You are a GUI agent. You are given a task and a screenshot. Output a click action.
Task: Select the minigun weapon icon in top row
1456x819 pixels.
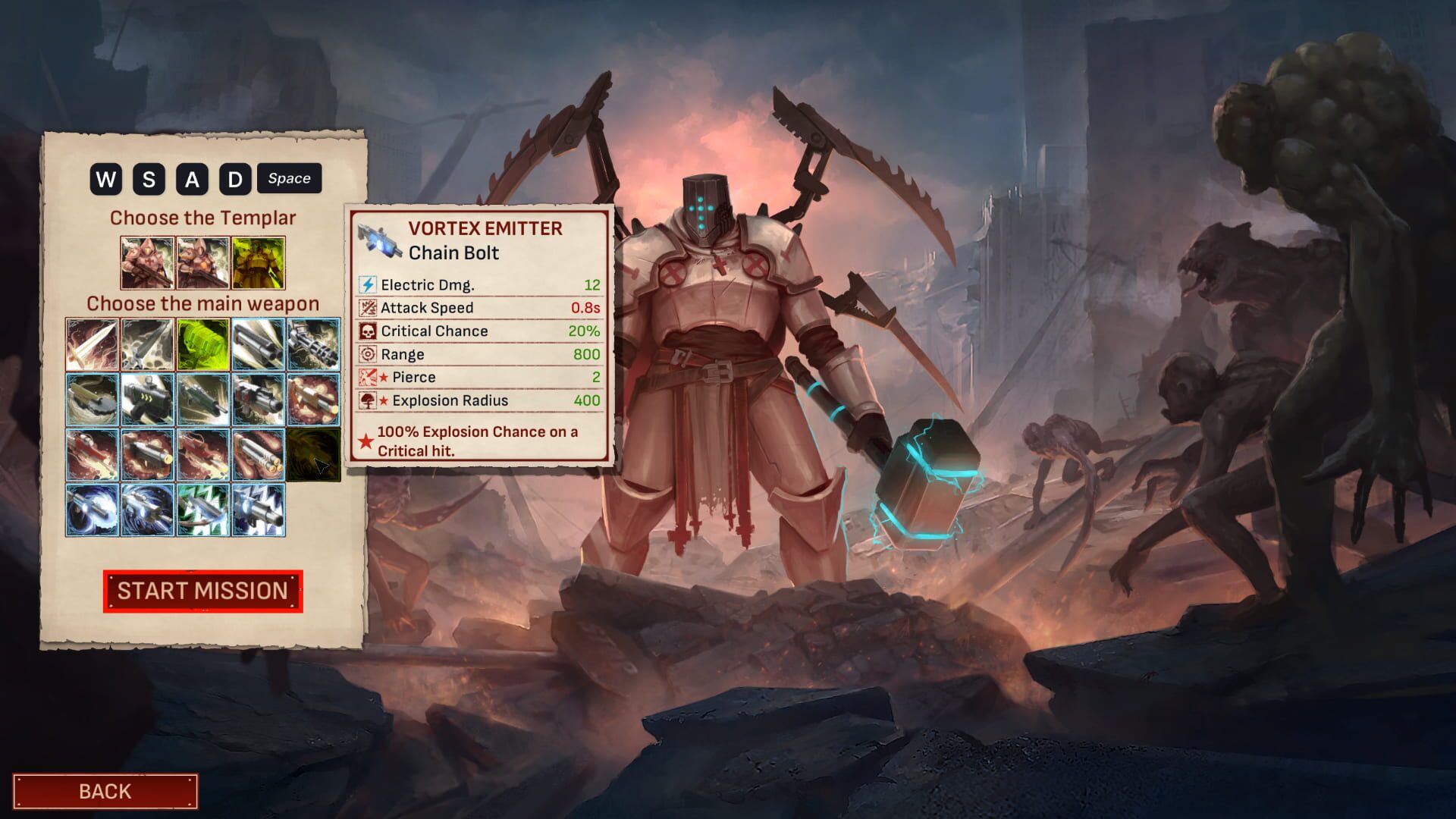(315, 345)
